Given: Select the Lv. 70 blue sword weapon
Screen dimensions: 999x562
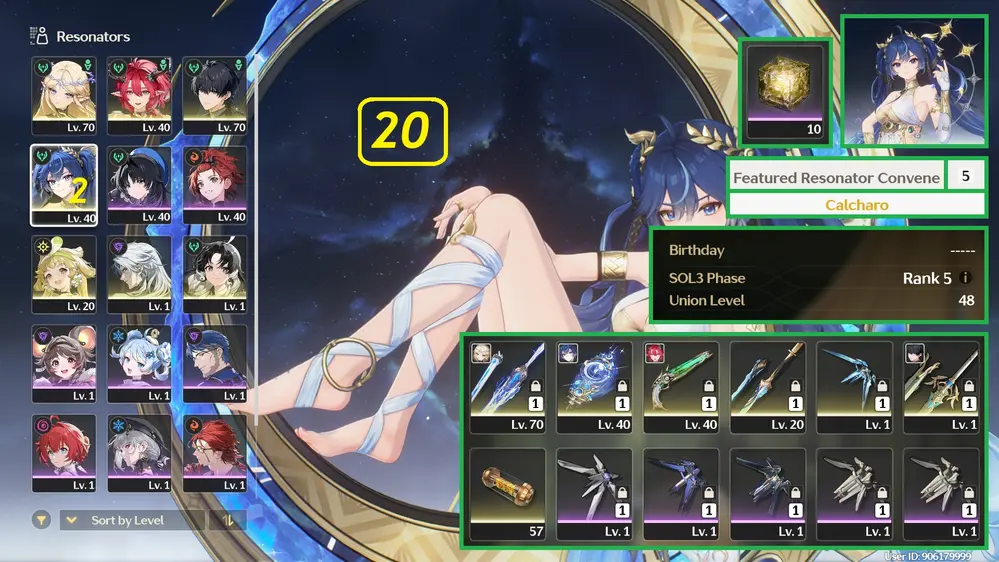Looking at the screenshot, I should pos(507,387).
